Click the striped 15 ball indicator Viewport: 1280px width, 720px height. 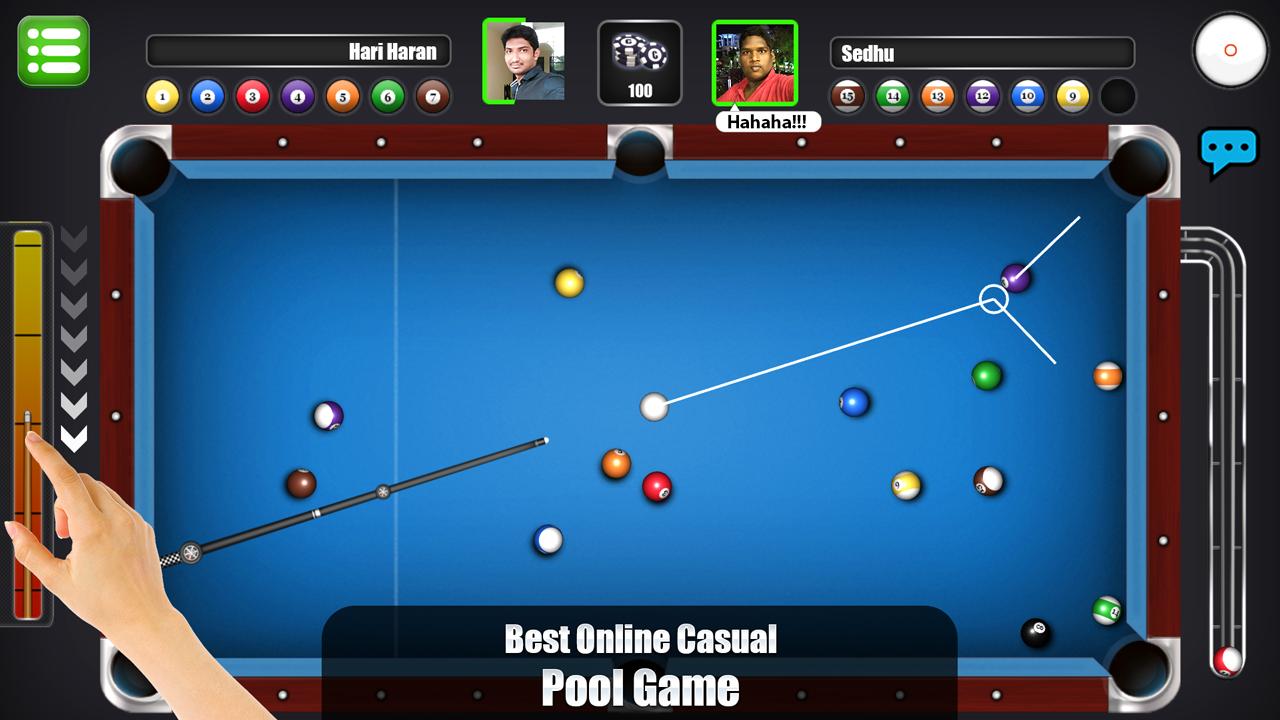[845, 94]
